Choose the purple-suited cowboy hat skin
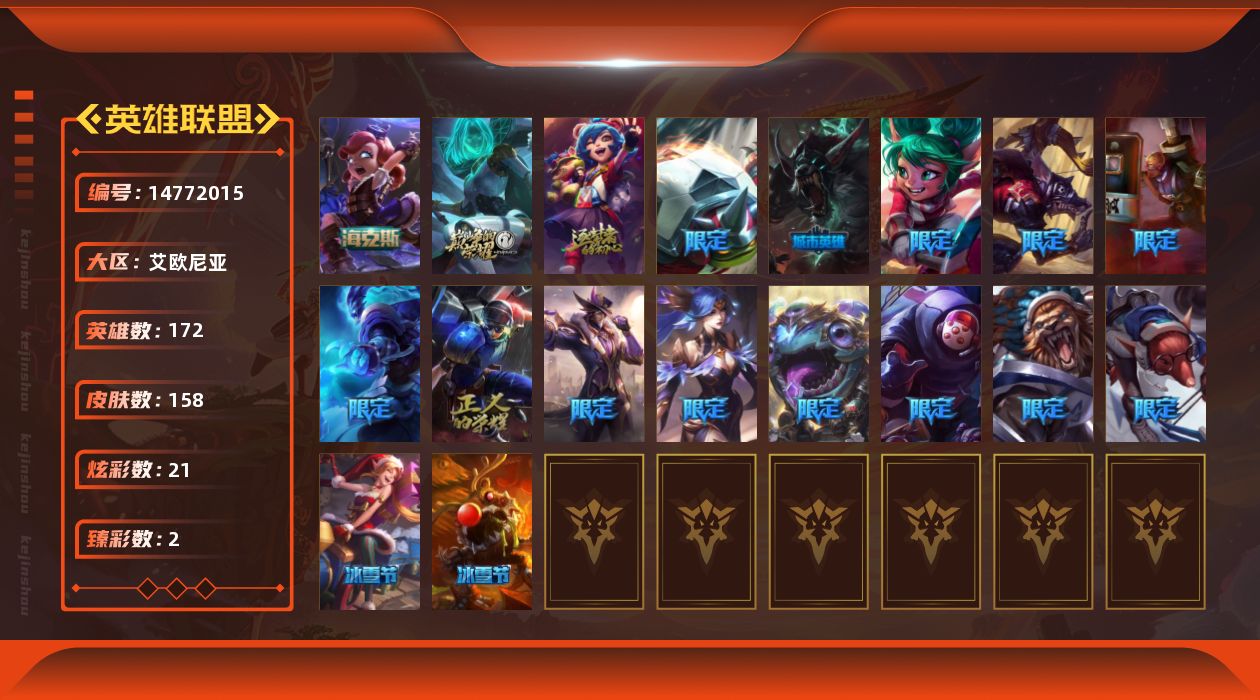The image size is (1260, 700). [x=593, y=363]
